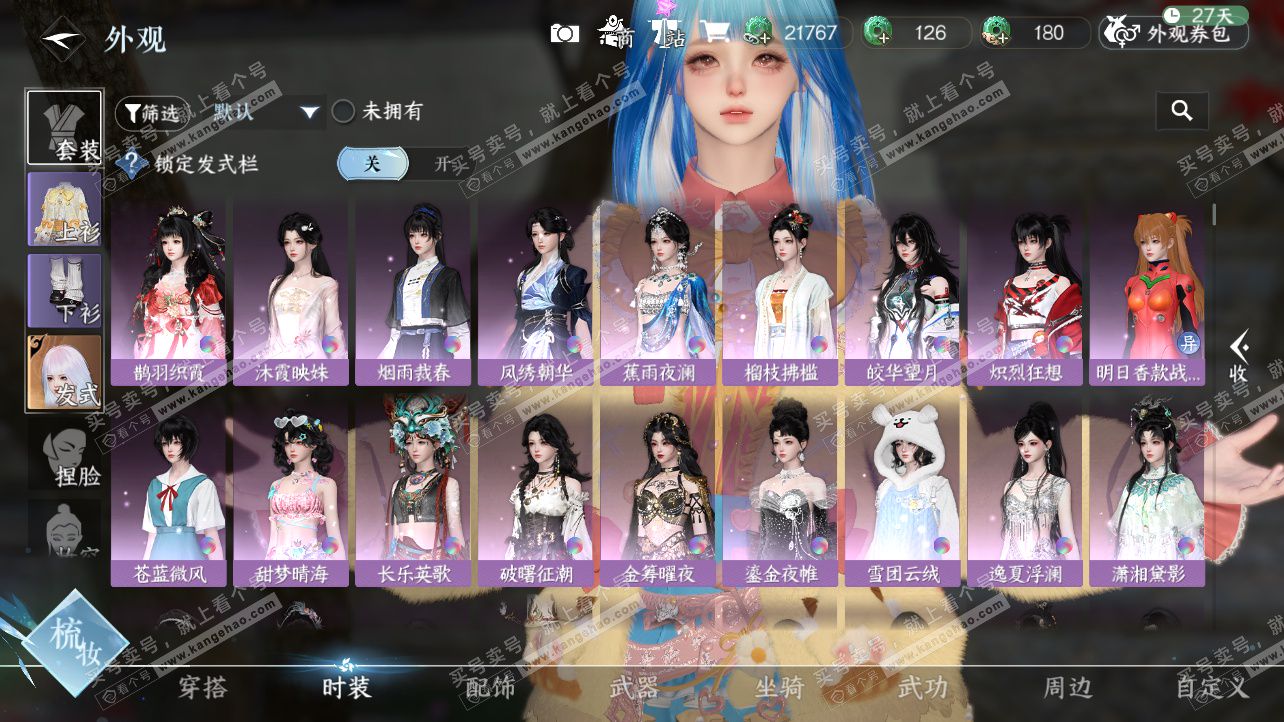Select the 长乐英歌 outfit thumbnail

point(413,493)
